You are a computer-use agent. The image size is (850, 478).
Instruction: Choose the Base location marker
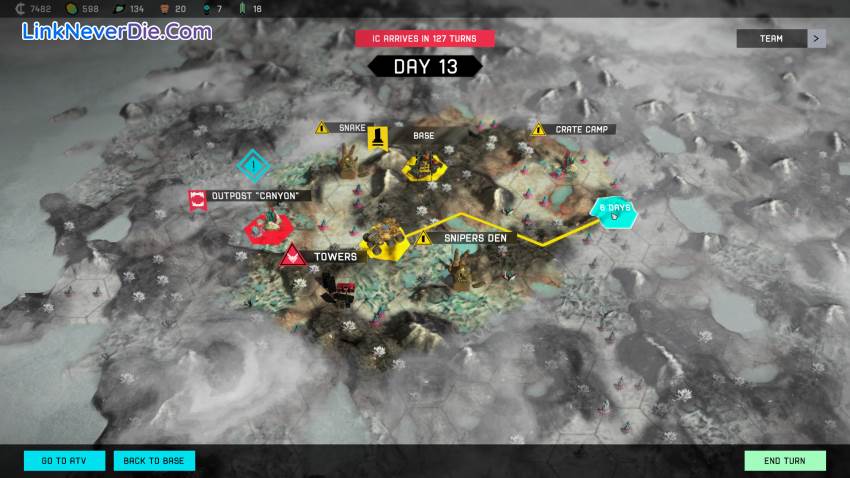point(378,136)
